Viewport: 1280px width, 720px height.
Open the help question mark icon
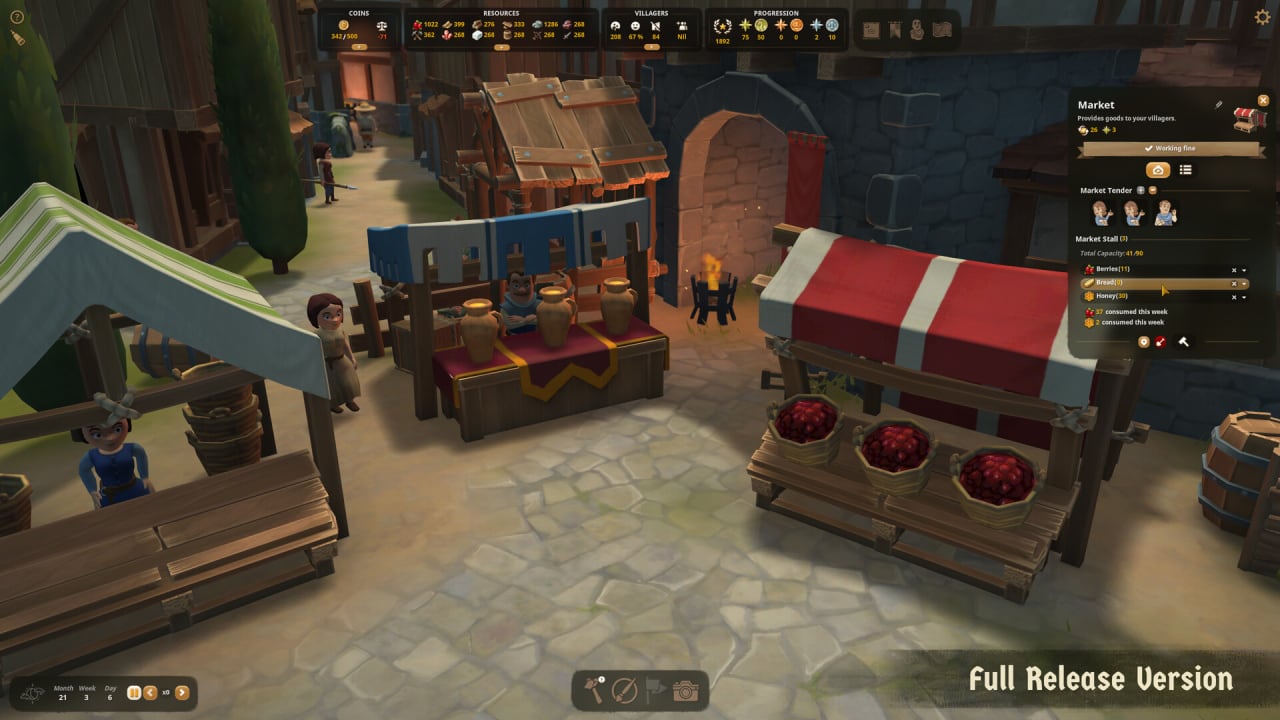pos(17,17)
